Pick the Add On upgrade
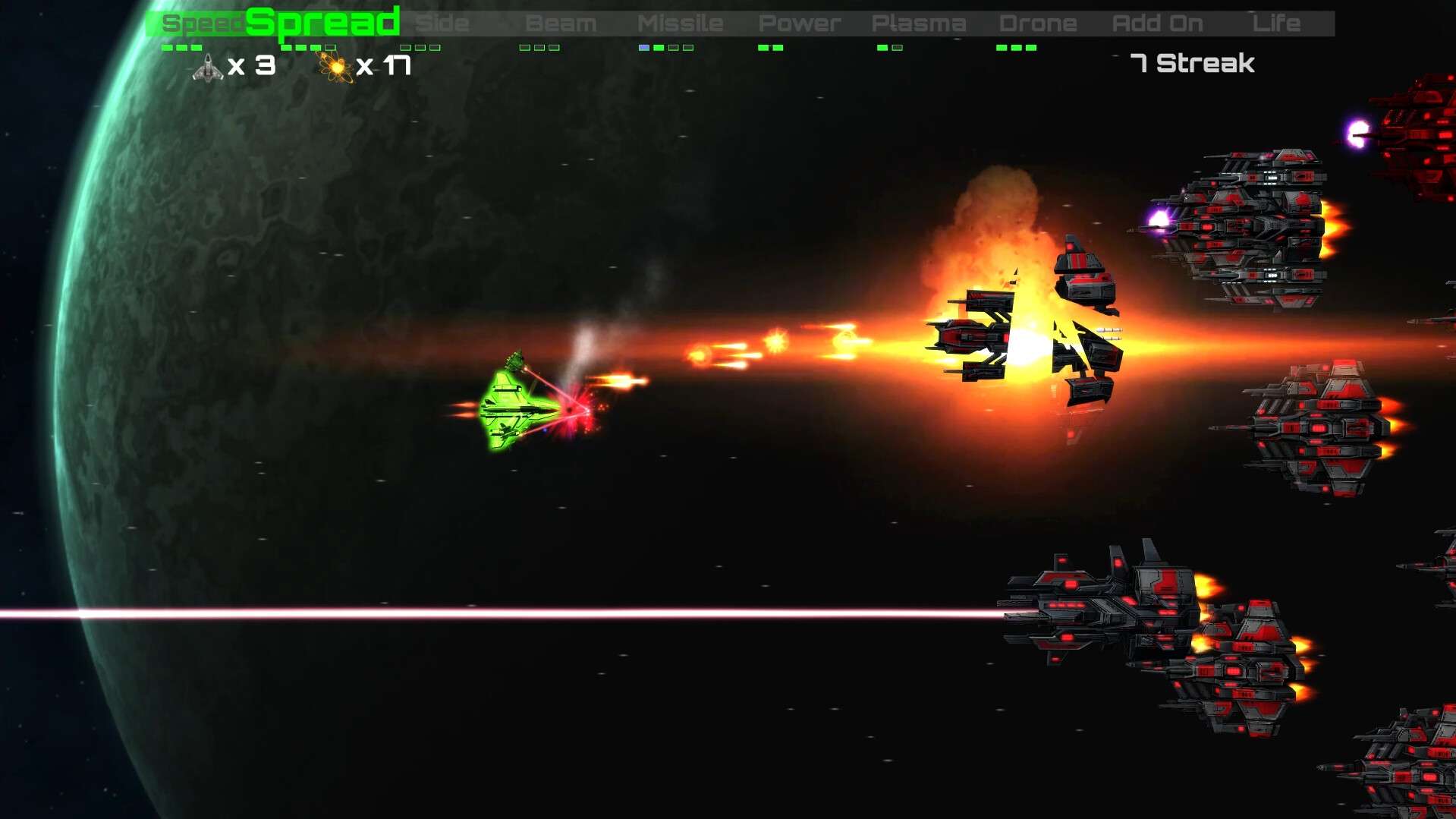 click(1157, 24)
